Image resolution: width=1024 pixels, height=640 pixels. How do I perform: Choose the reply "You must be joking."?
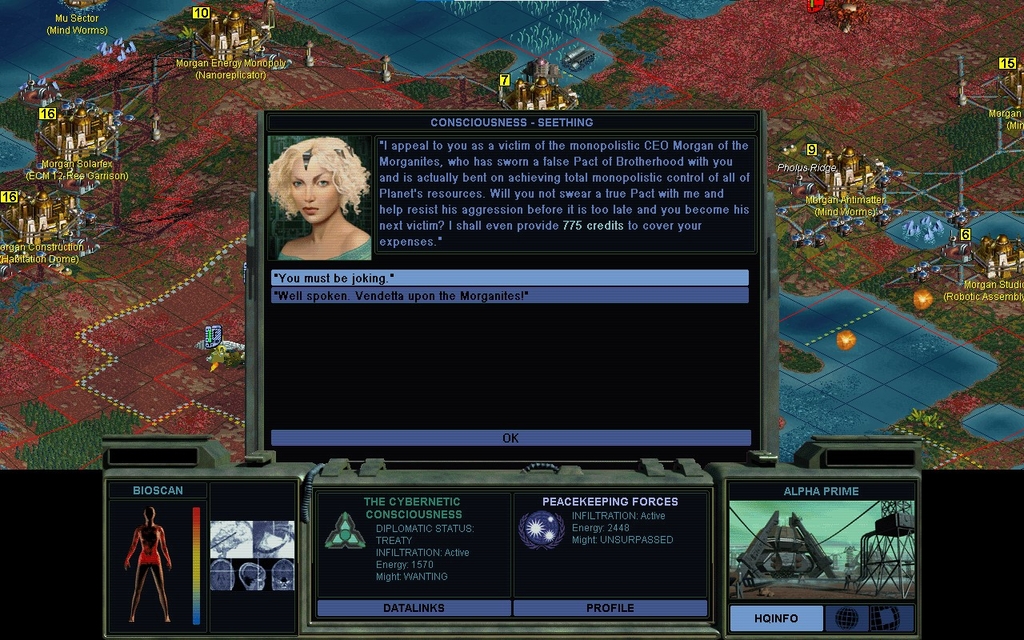click(509, 277)
